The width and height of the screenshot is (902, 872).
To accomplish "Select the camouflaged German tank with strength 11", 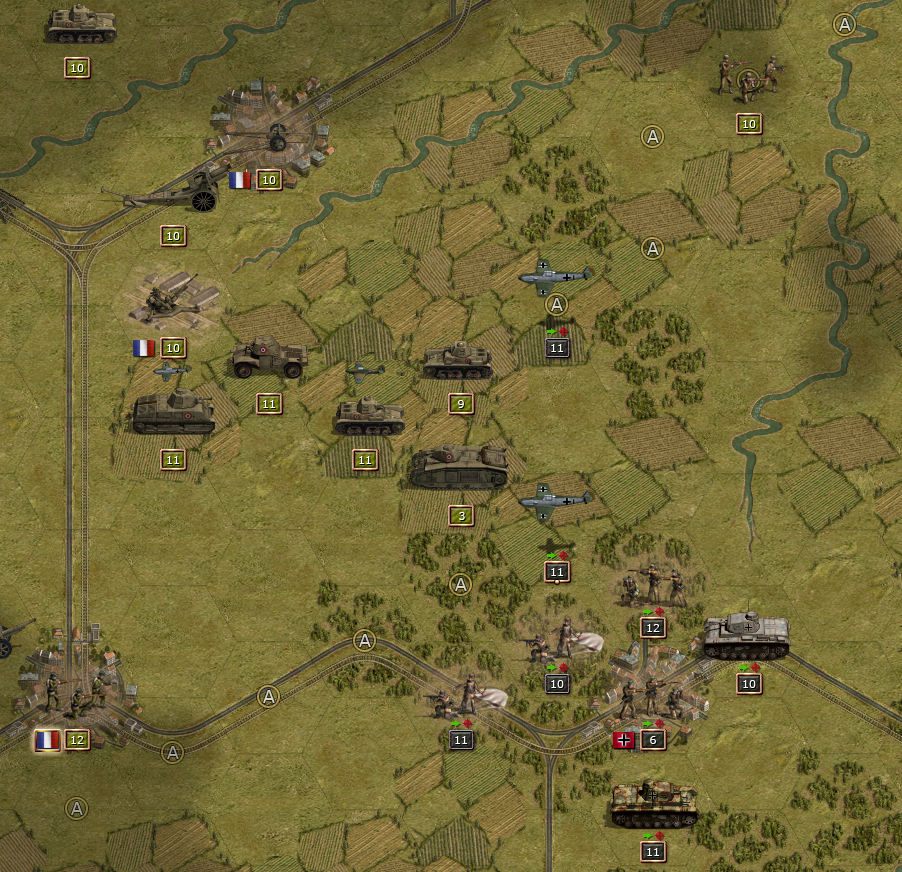I will point(653,805).
